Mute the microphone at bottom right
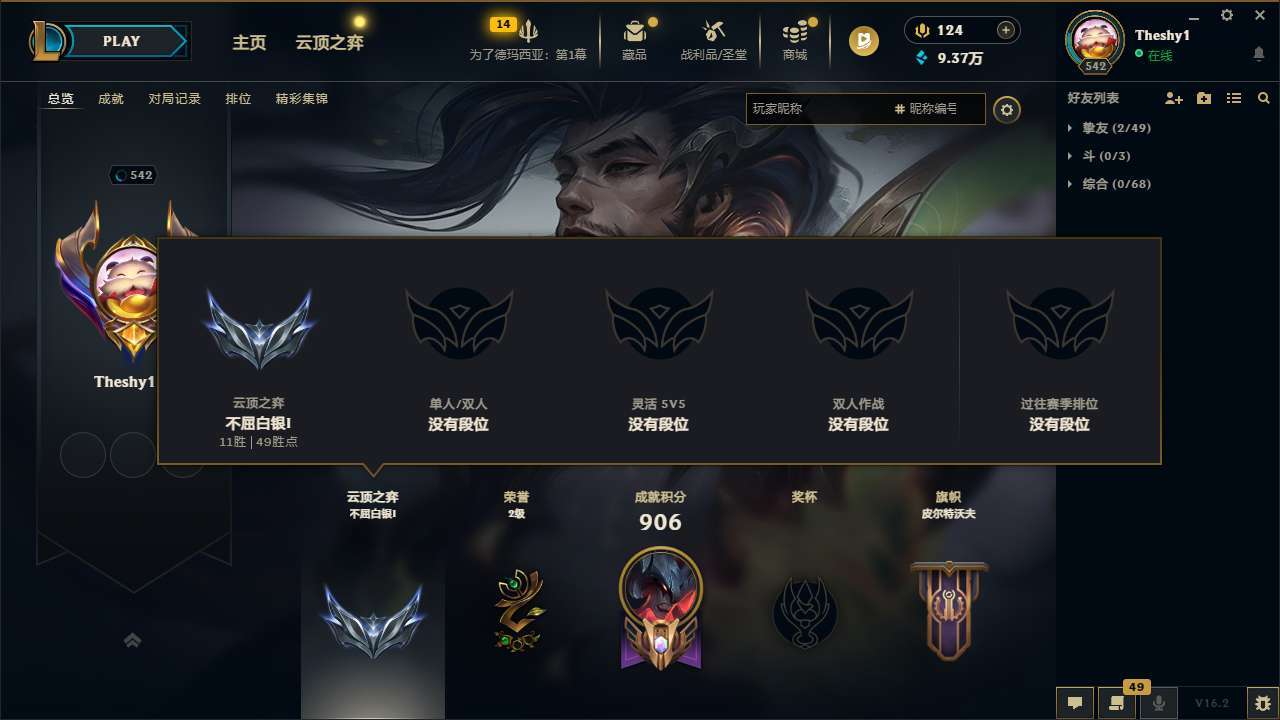The image size is (1280, 720). (1159, 703)
